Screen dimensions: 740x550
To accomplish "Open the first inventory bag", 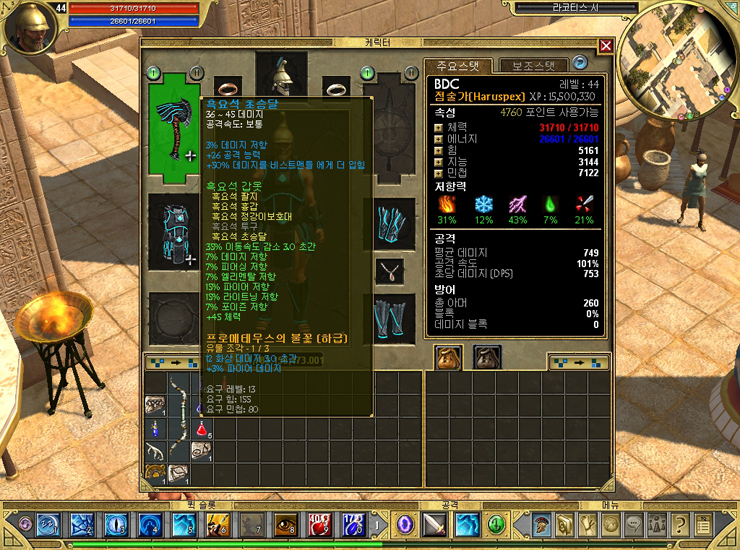I will click(446, 355).
